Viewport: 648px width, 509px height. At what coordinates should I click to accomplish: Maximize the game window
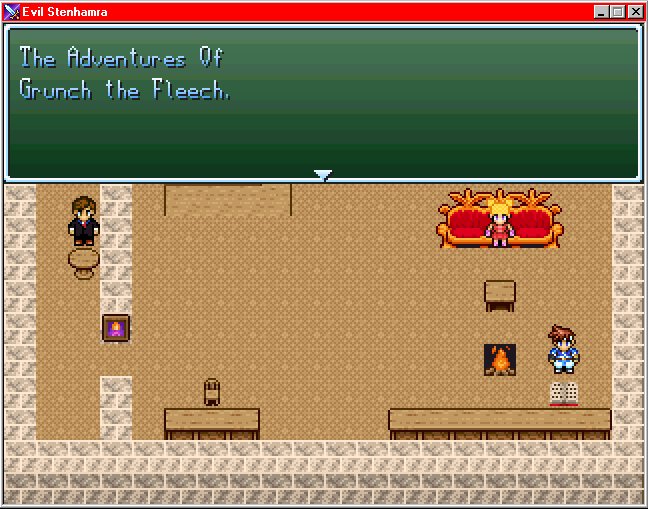click(x=617, y=12)
